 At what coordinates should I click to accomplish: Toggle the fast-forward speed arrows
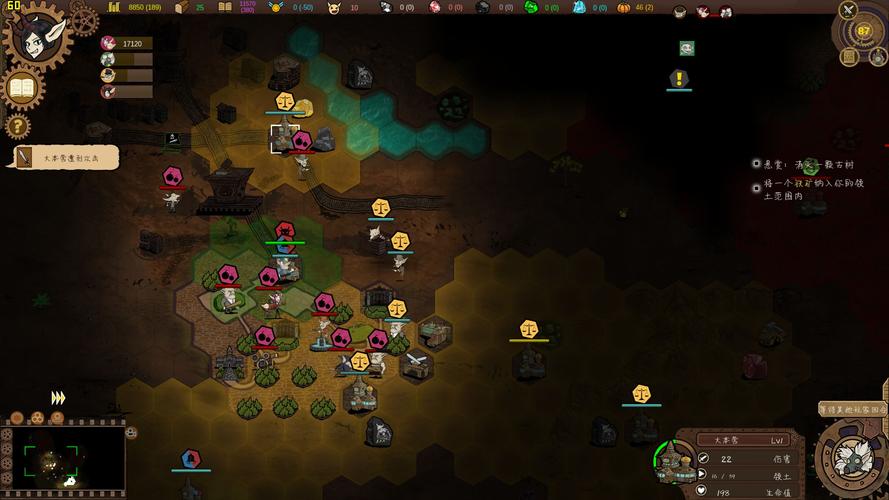(x=58, y=398)
